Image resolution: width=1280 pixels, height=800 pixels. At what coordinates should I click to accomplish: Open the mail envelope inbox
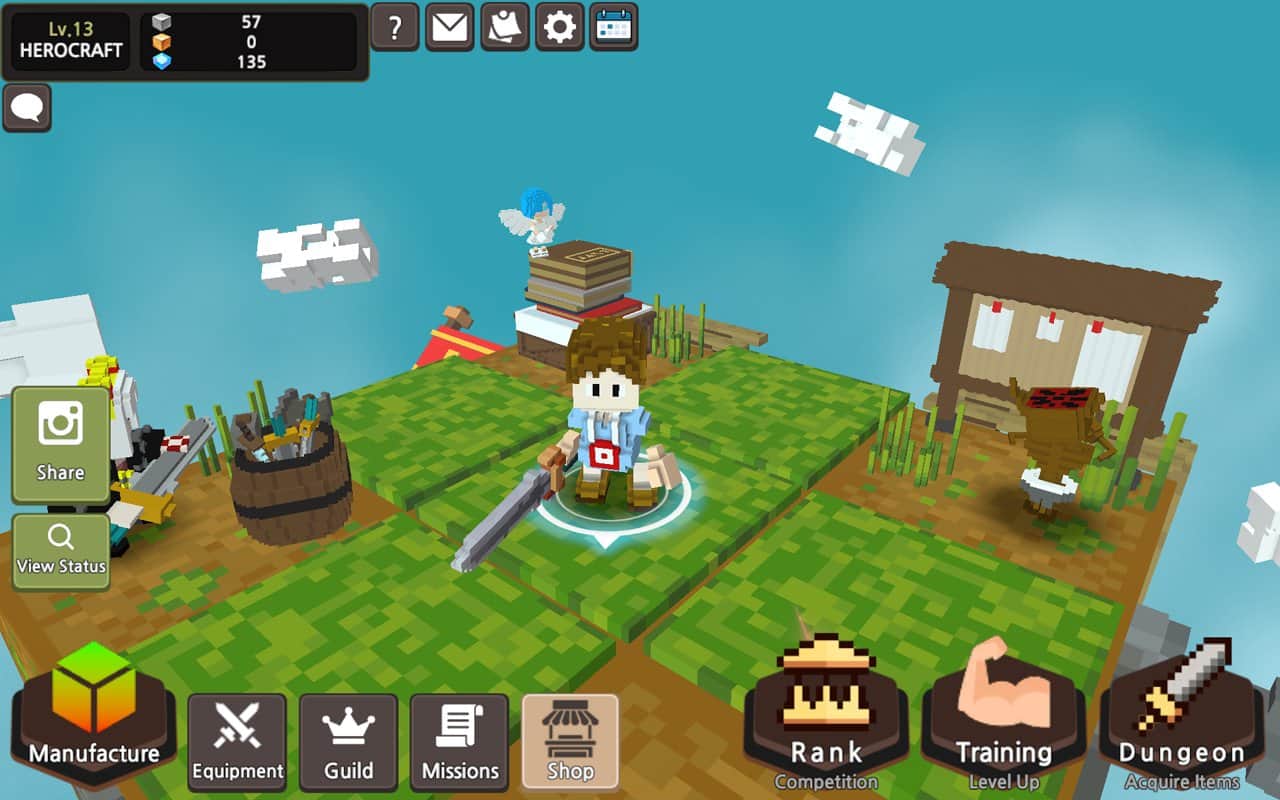click(450, 27)
